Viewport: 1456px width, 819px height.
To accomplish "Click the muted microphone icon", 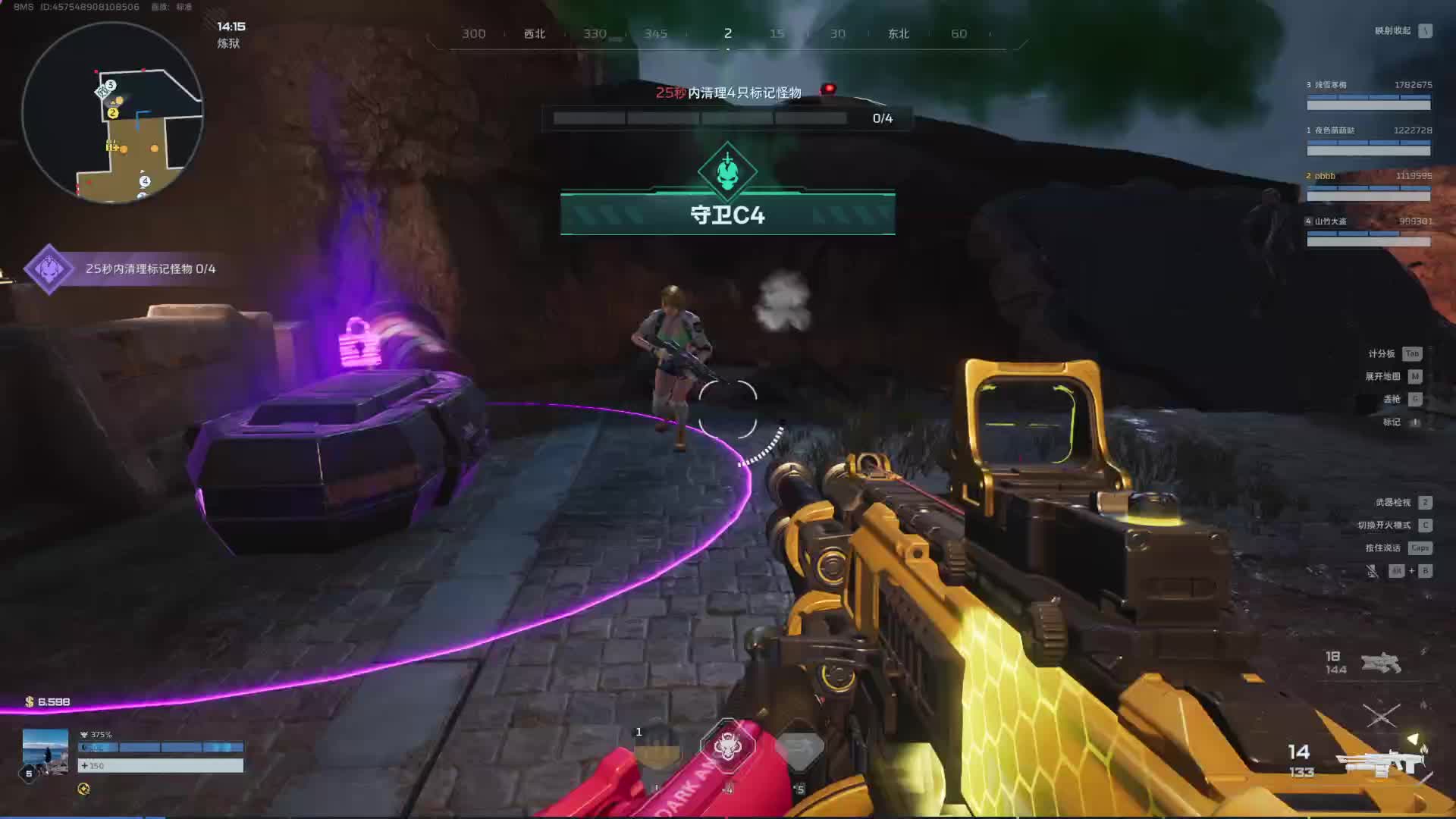I will pos(1372,571).
